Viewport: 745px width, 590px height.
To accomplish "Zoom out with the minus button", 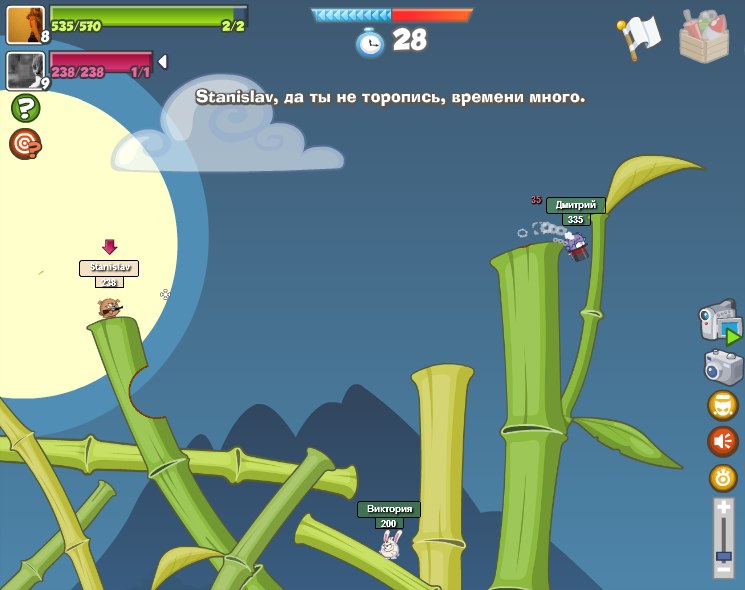I will 723,570.
